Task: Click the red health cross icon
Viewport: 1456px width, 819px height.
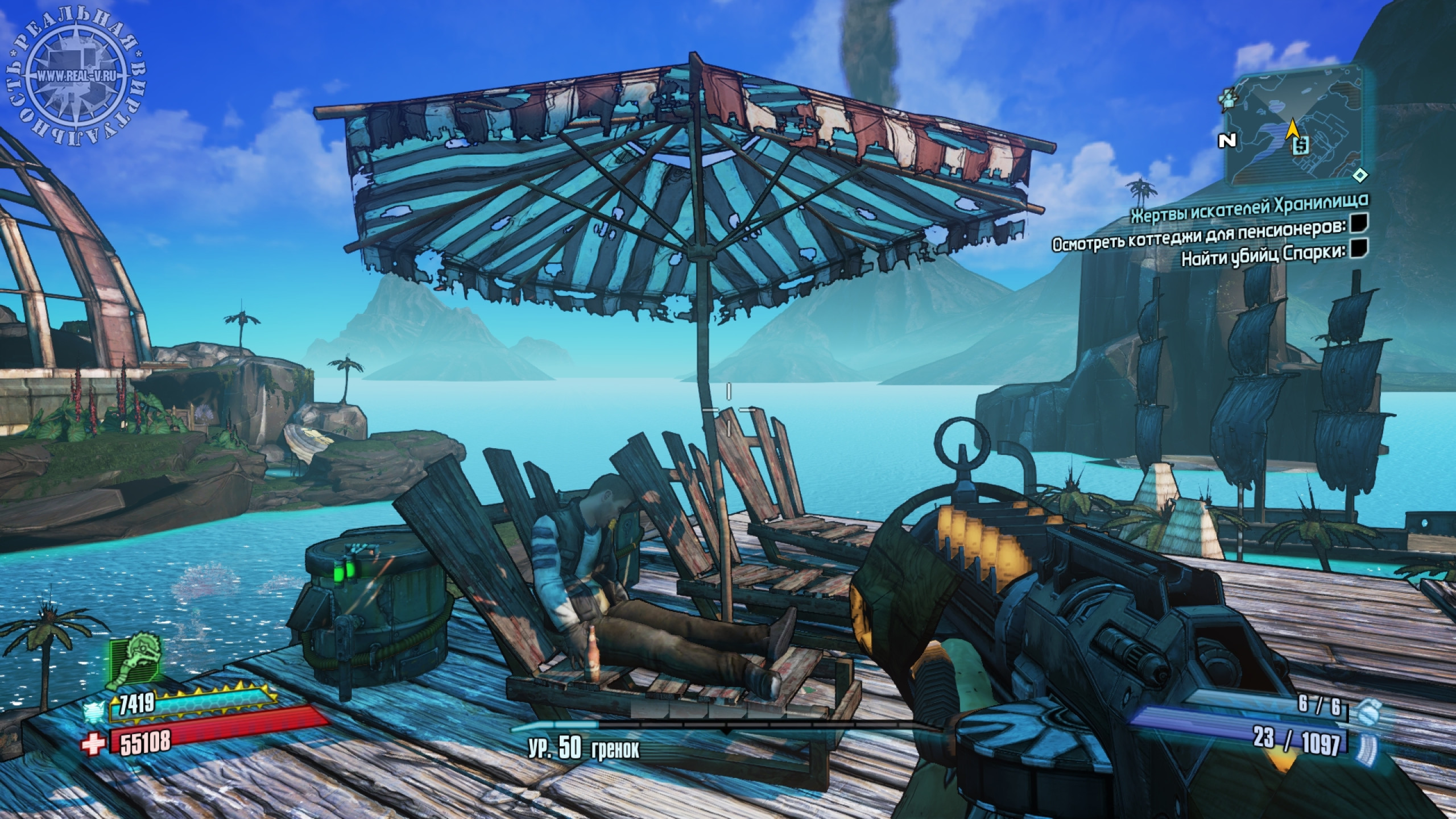Action: coord(94,743)
